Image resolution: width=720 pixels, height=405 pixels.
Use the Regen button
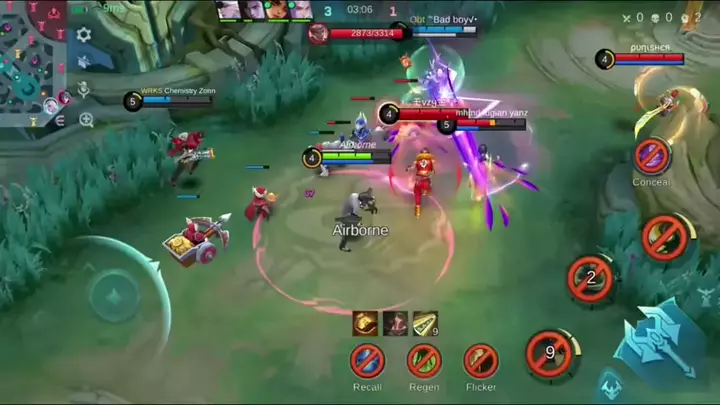pos(424,360)
